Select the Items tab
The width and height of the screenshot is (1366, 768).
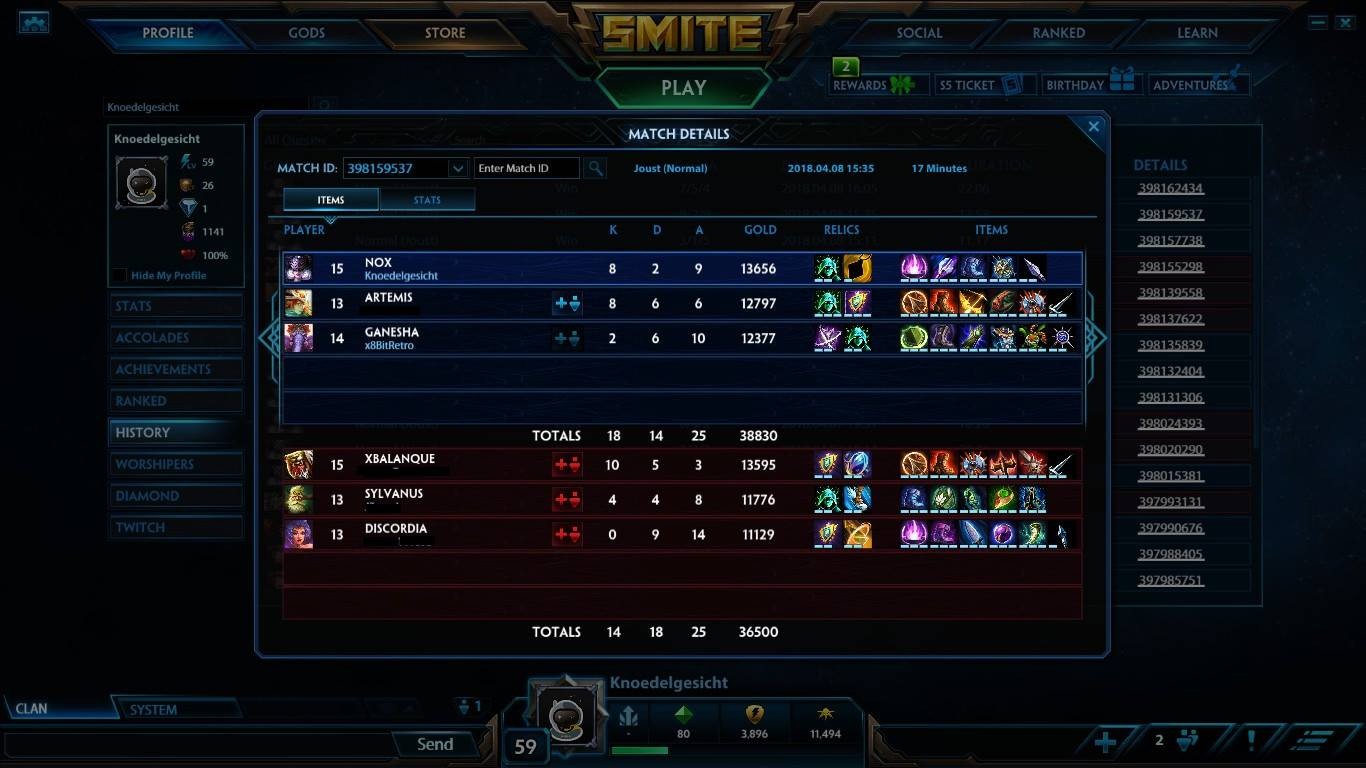331,200
